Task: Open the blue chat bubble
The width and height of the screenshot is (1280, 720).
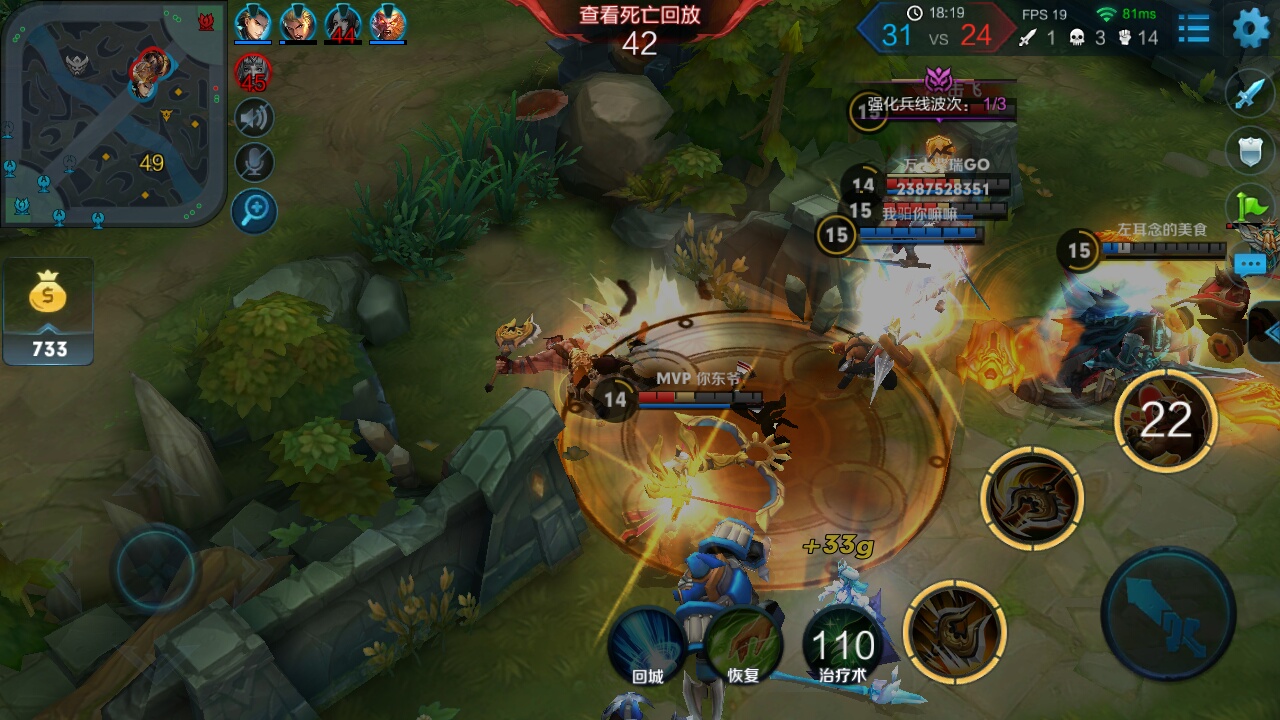Action: click(1251, 264)
